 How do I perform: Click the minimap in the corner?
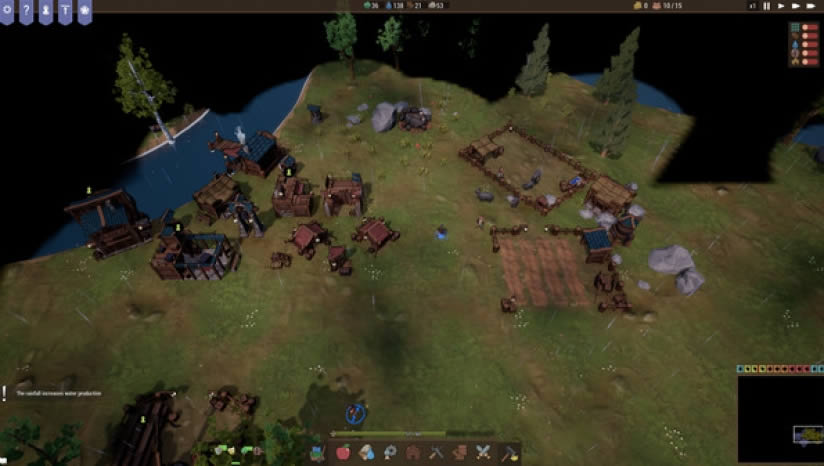[780, 420]
